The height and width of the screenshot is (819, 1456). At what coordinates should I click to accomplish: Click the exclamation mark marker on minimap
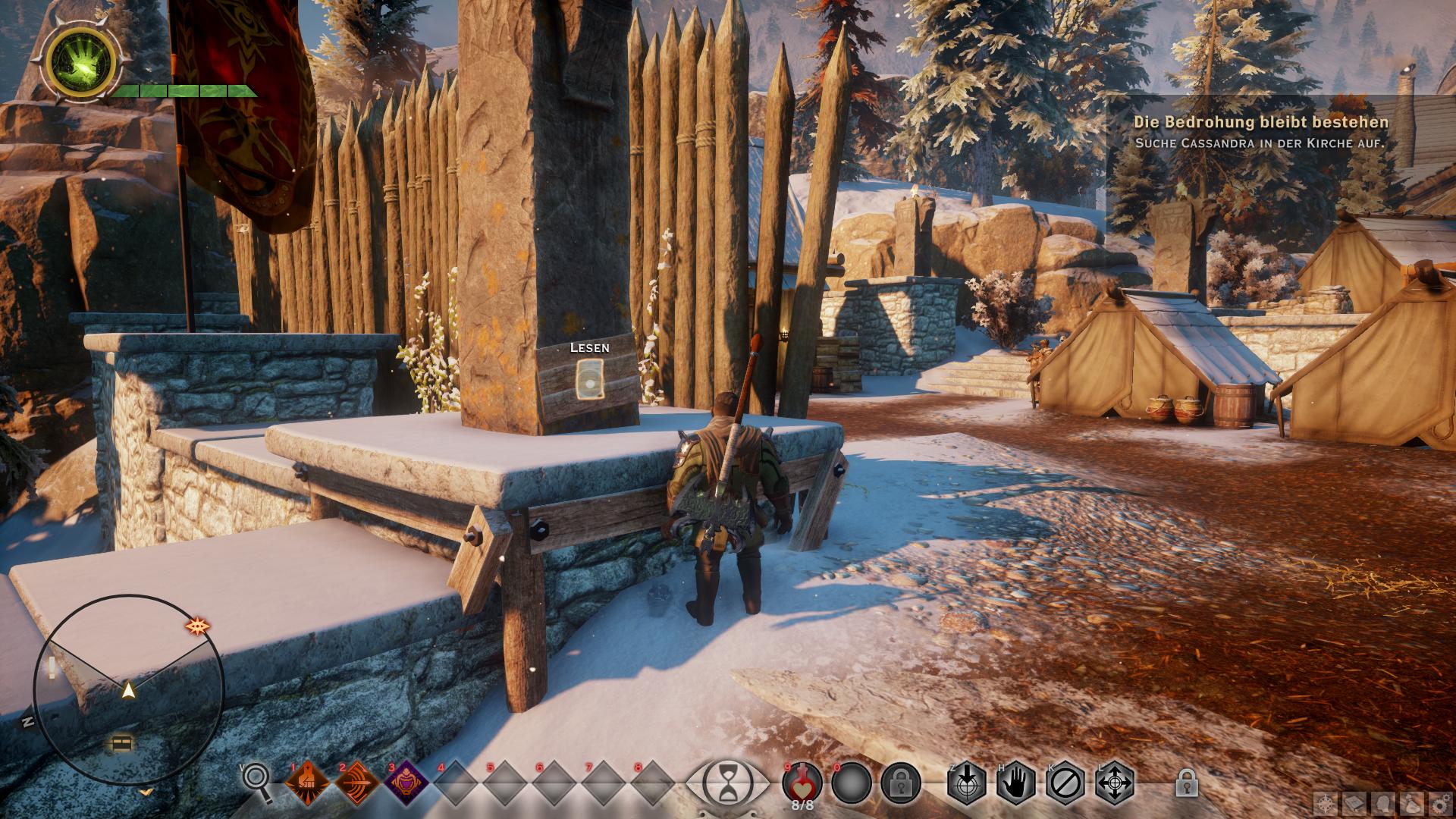[52, 667]
